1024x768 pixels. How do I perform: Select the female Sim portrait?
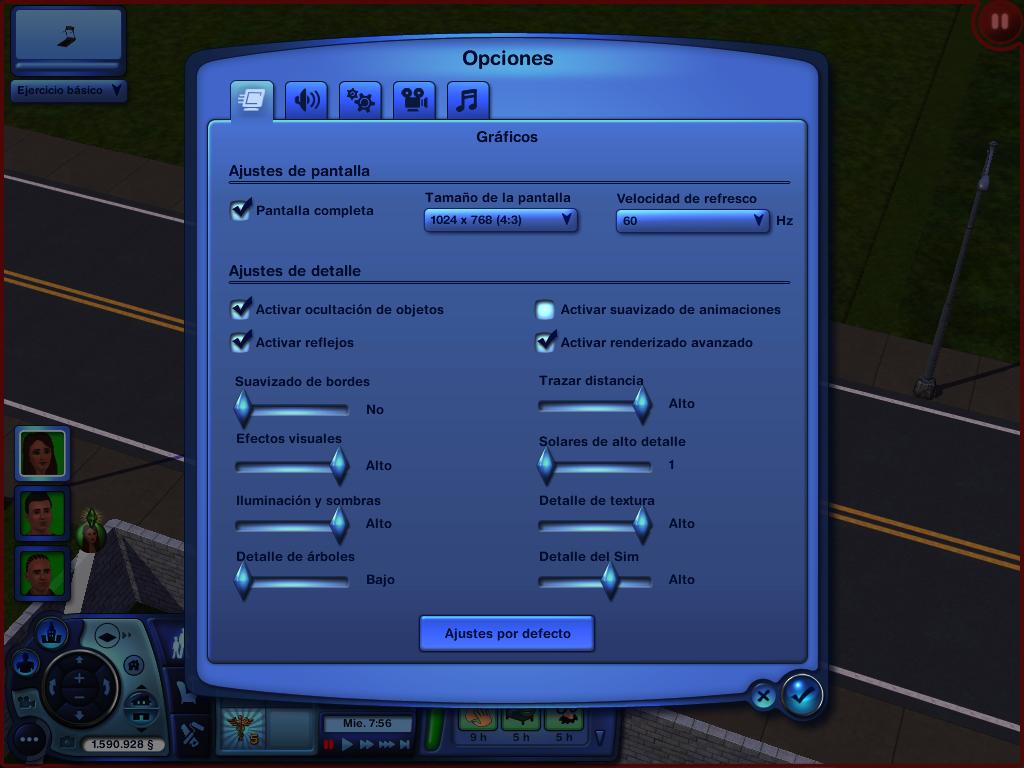coord(42,453)
